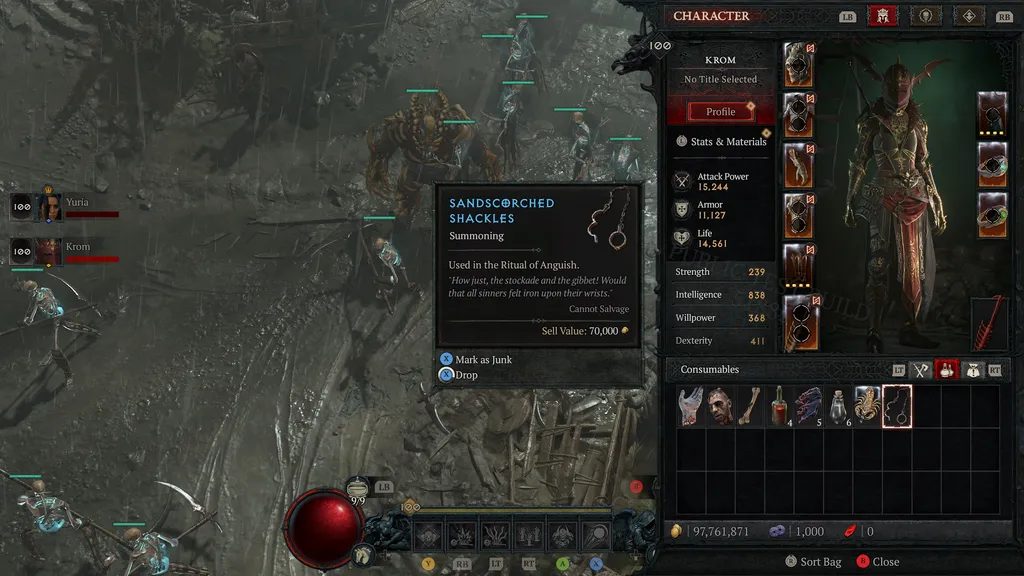
Task: Select the severed hand consumable
Action: coord(691,407)
